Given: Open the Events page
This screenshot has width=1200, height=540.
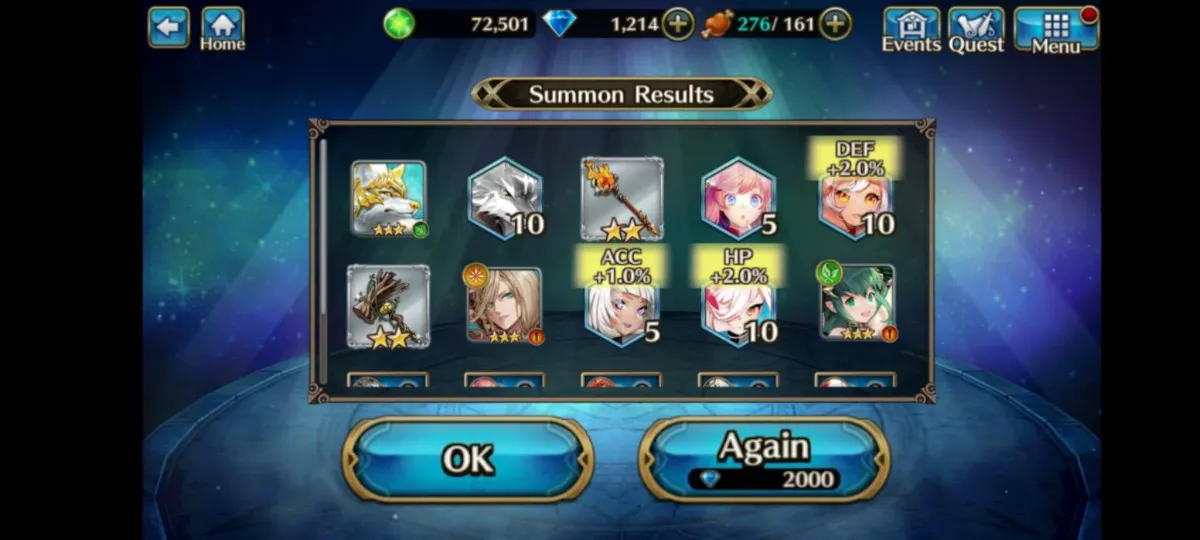Looking at the screenshot, I should pyautogui.click(x=911, y=29).
